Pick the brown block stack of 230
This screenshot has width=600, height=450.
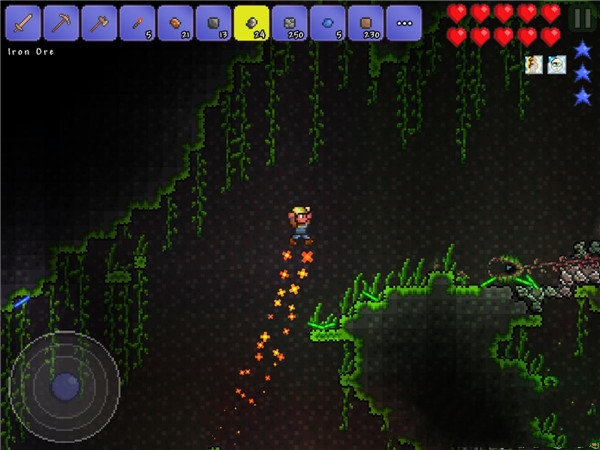point(365,21)
